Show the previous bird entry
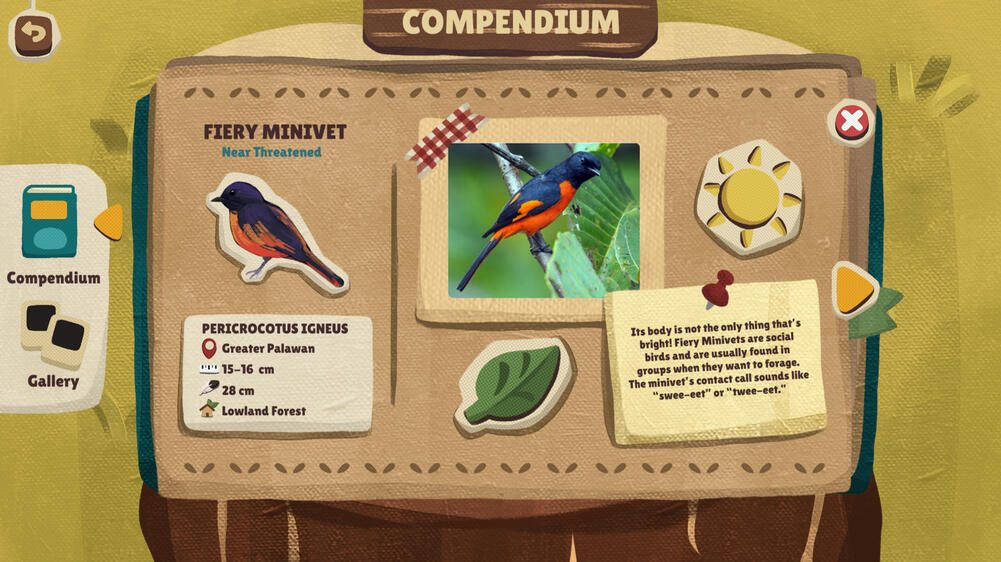Screen dimensions: 1001x562 pos(109,222)
